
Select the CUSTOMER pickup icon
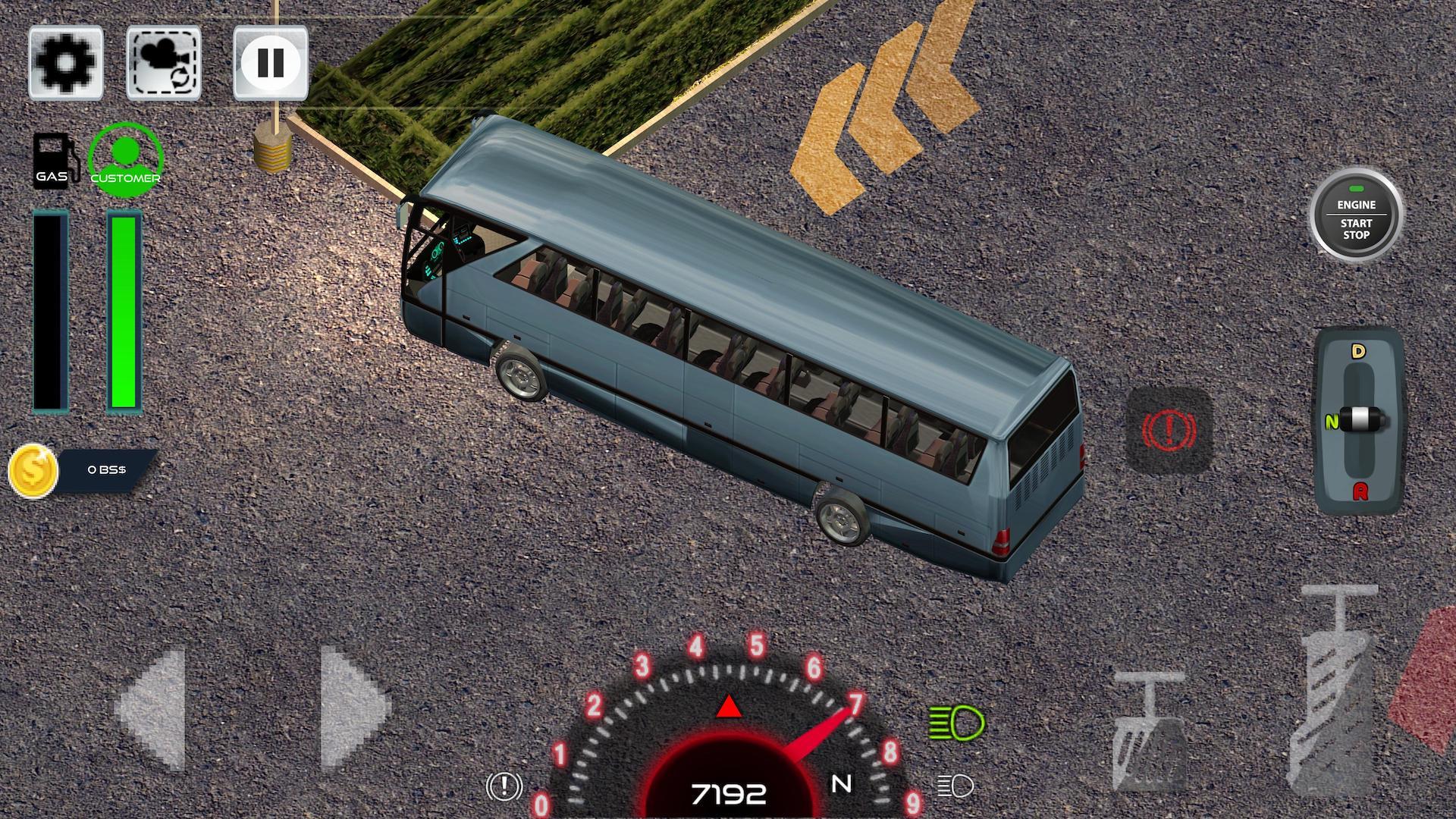click(125, 159)
